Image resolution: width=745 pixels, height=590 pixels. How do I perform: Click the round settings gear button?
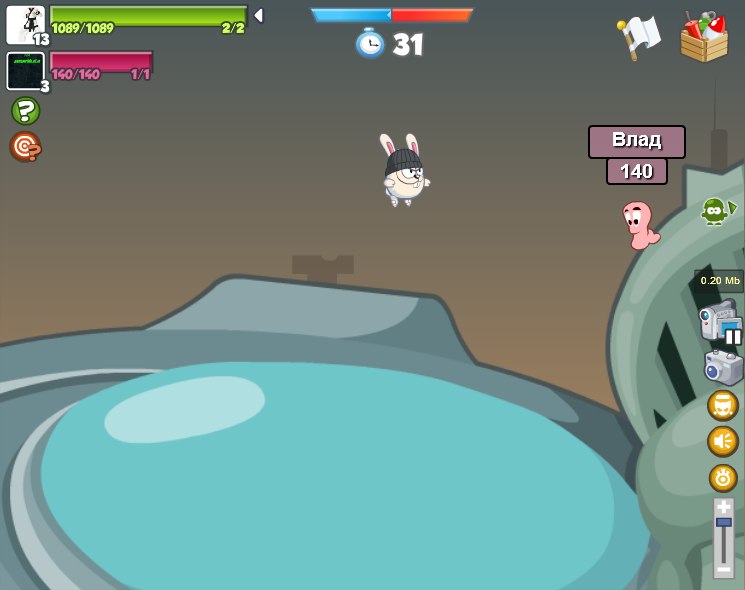(722, 478)
